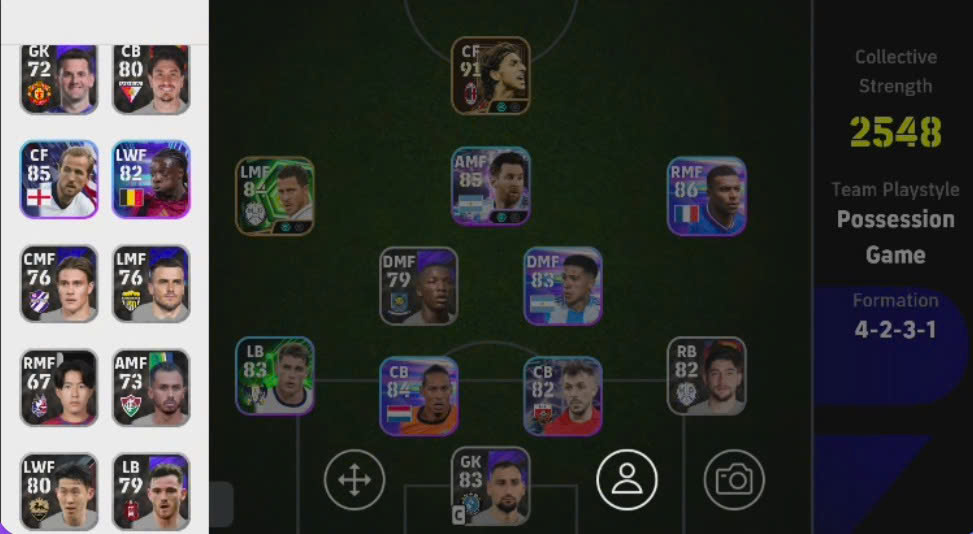Viewport: 973px width, 534px height.
Task: Open the 4-2-3-1 formation panel
Action: 894,316
